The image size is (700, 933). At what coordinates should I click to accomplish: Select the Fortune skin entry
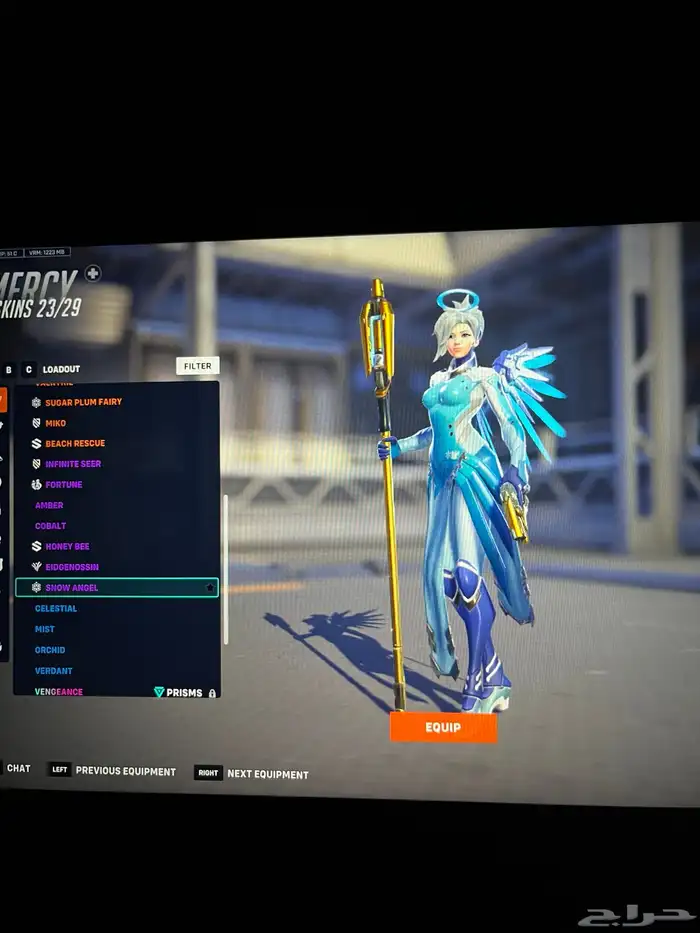coord(63,485)
